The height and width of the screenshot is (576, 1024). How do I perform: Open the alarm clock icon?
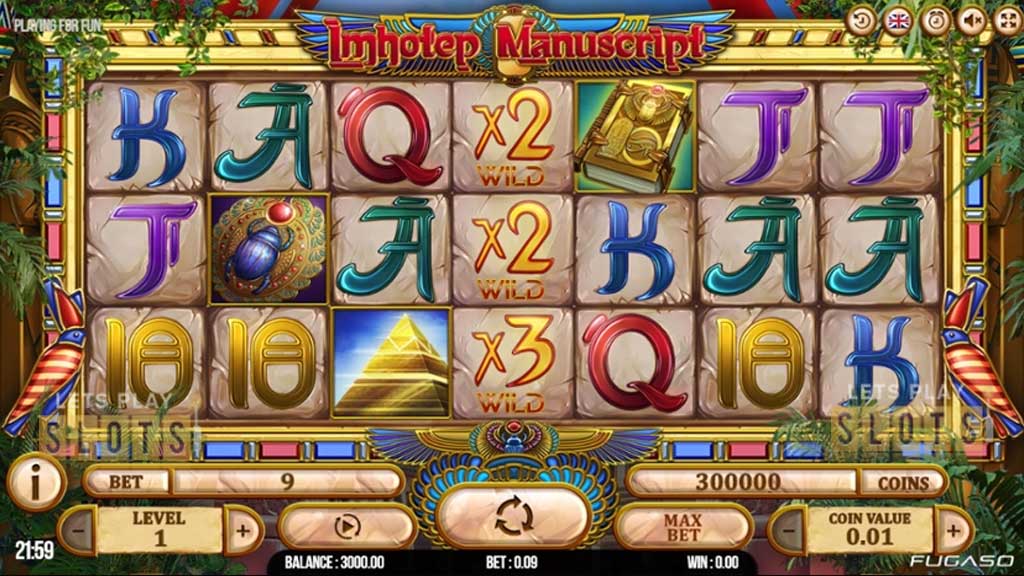934,20
